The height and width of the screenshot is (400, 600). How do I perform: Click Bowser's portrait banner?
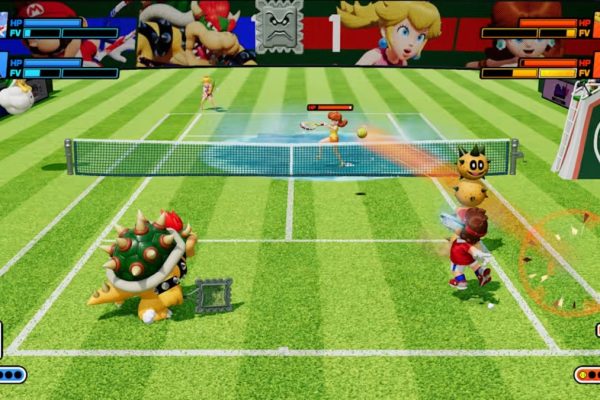tap(195, 30)
